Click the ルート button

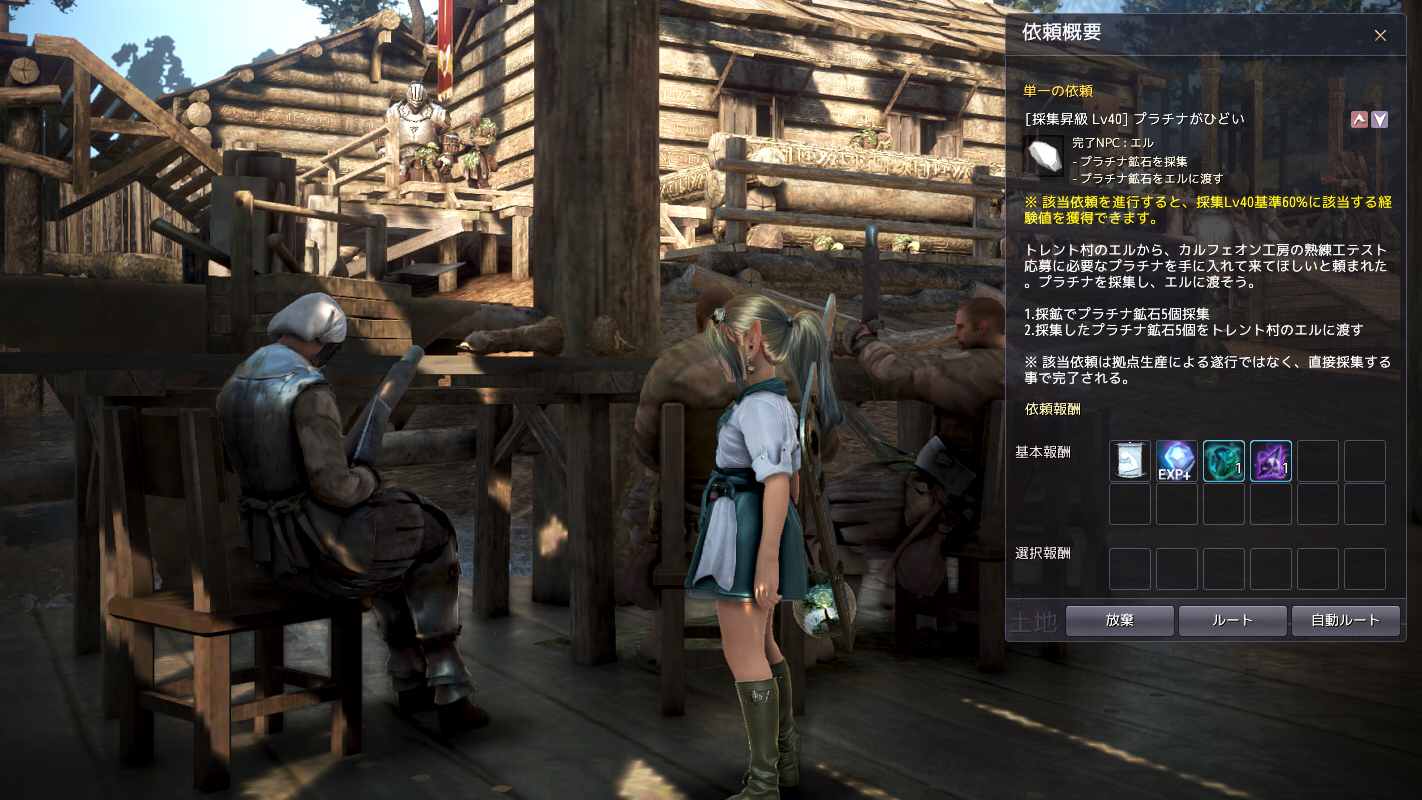coord(1233,620)
